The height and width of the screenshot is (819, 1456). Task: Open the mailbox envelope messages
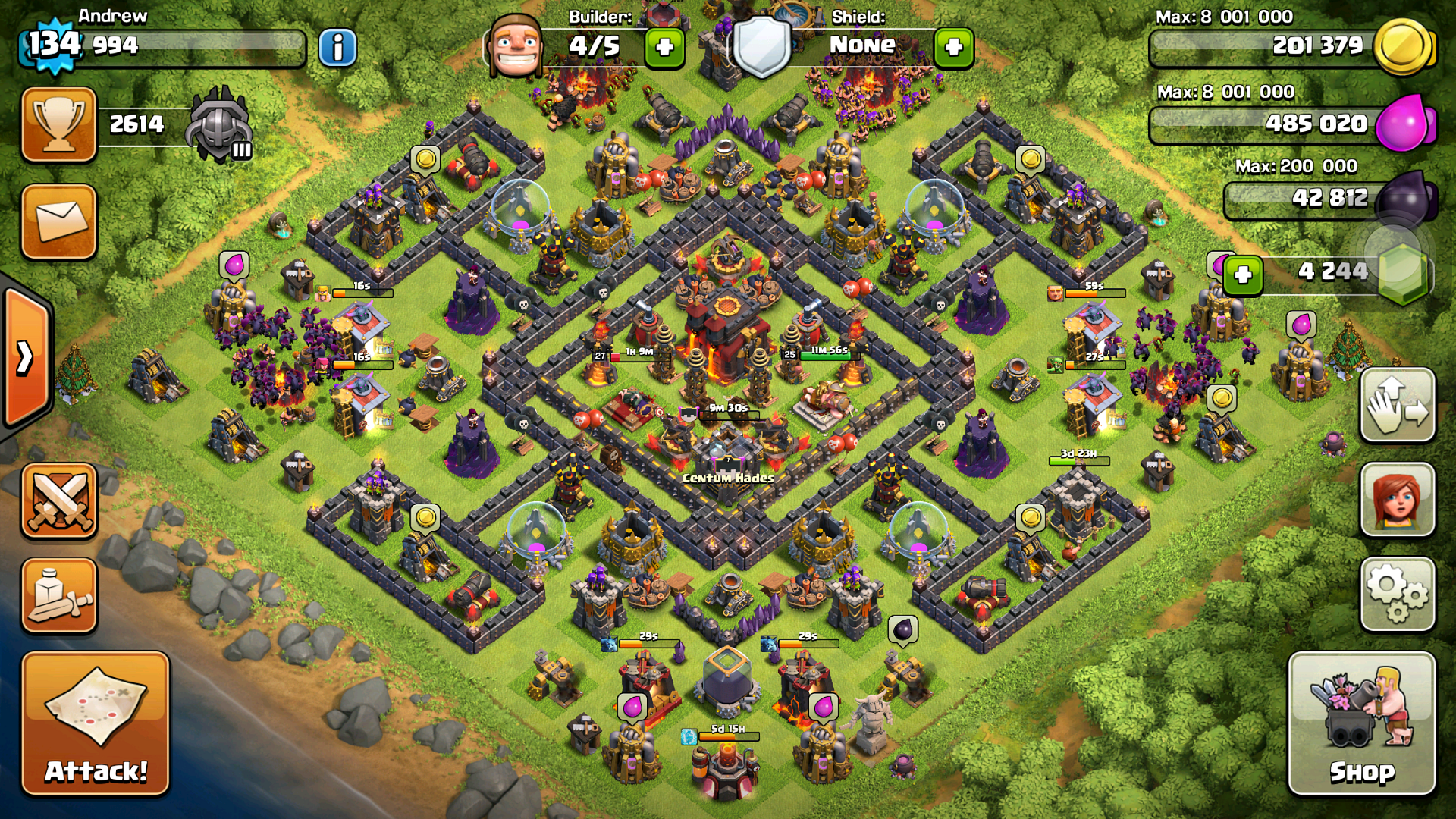(59, 221)
